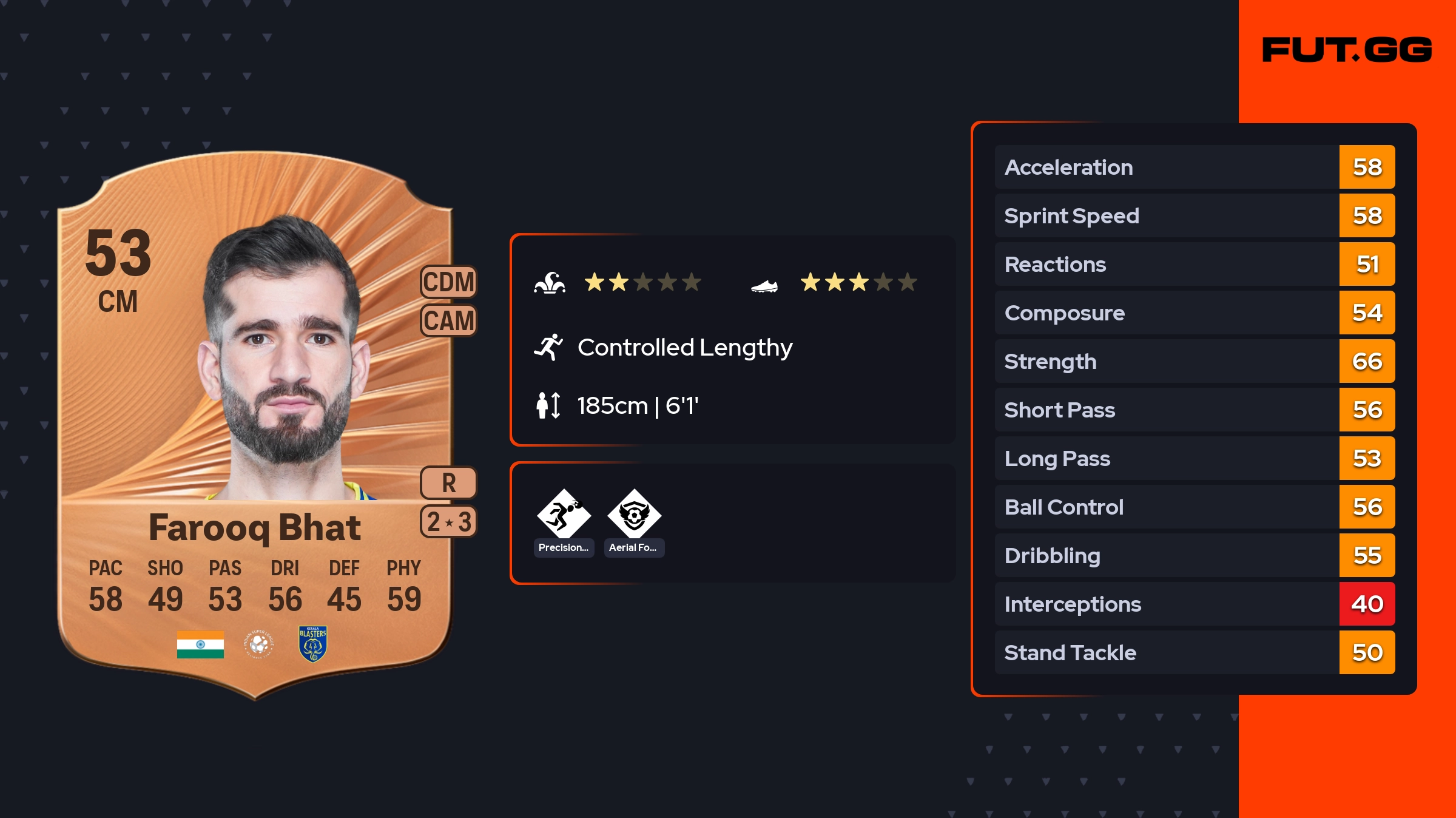1456x818 pixels.
Task: Click the Indian Super League badge
Action: pos(259,644)
